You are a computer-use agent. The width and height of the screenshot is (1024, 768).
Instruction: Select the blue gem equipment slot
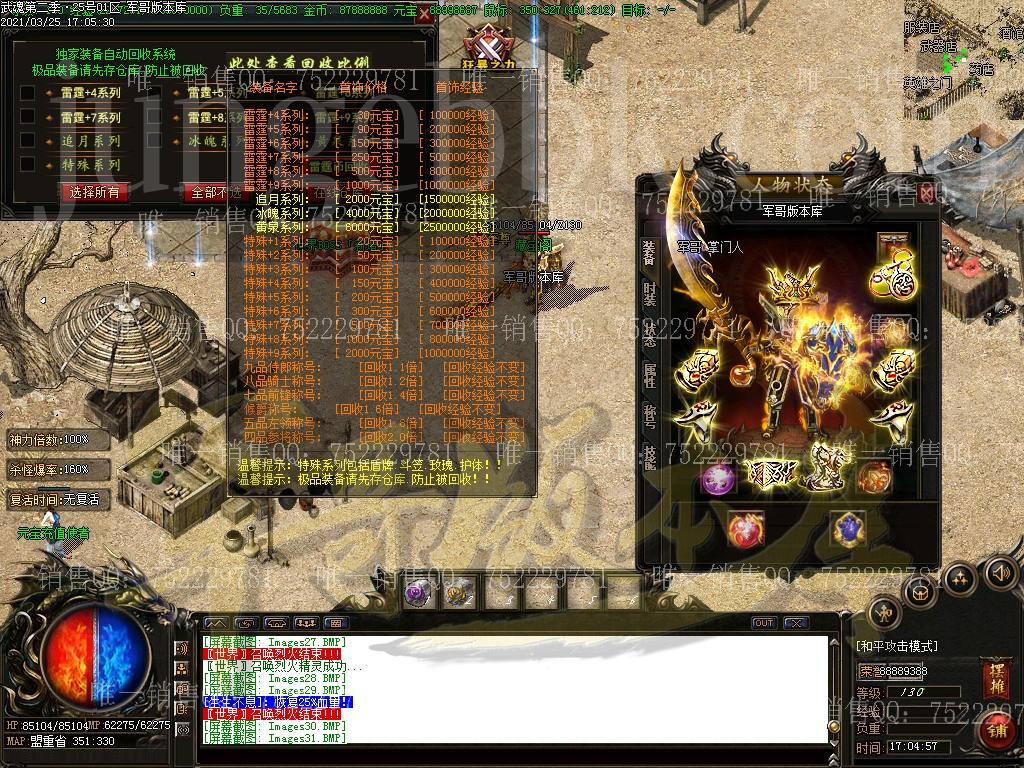click(849, 527)
